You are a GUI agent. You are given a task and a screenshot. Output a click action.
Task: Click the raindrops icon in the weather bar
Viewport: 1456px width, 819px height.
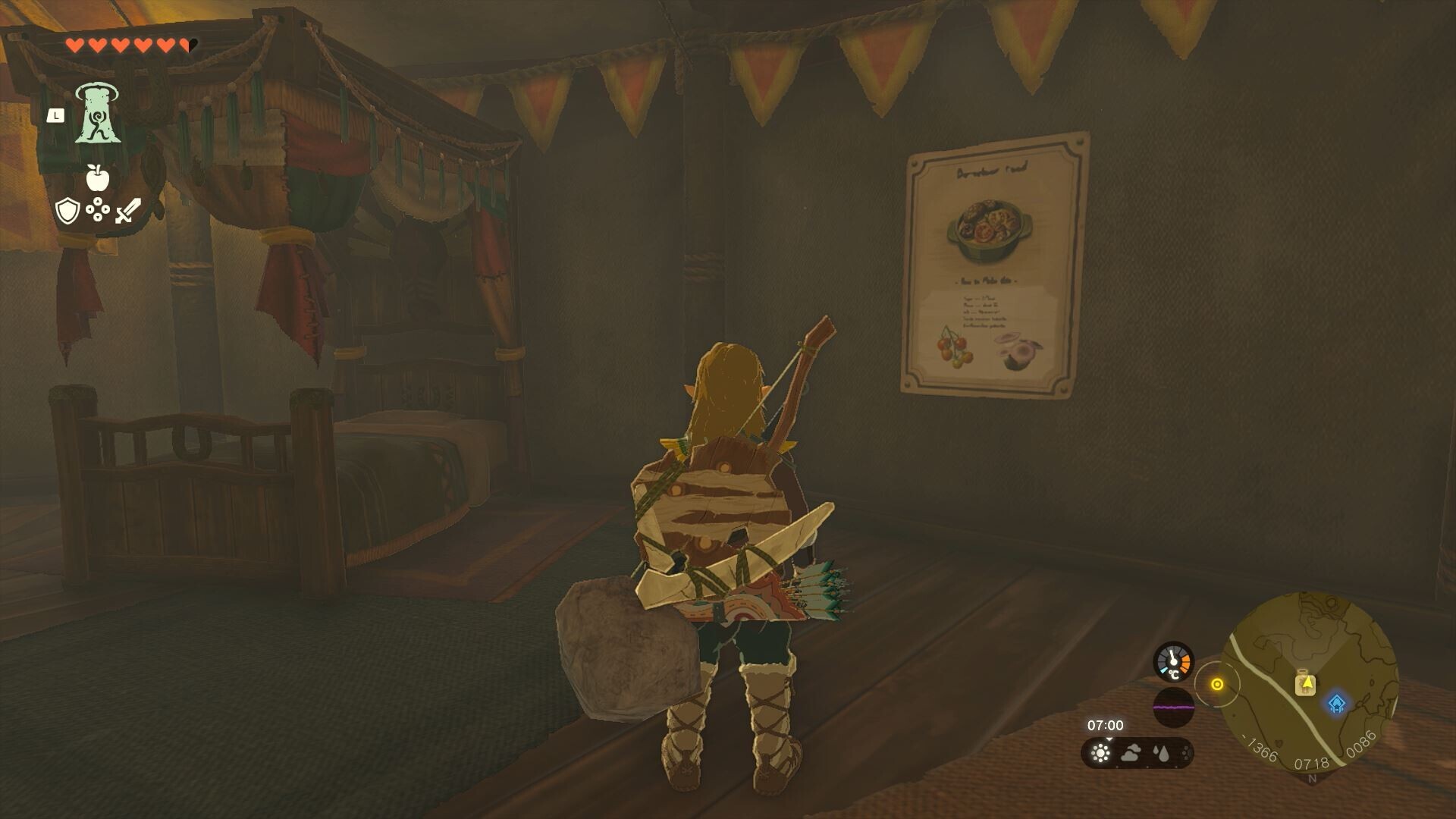pyautogui.click(x=1160, y=755)
